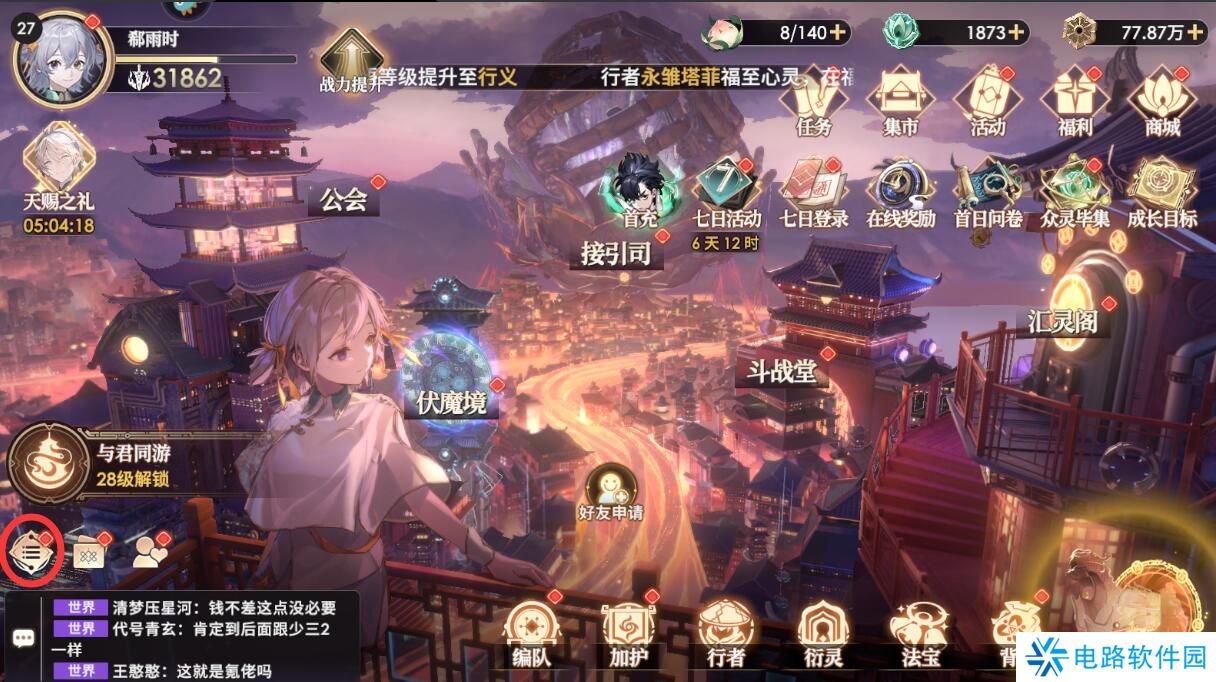
Task: Open the 编队 team formation menu
Action: pos(531,634)
